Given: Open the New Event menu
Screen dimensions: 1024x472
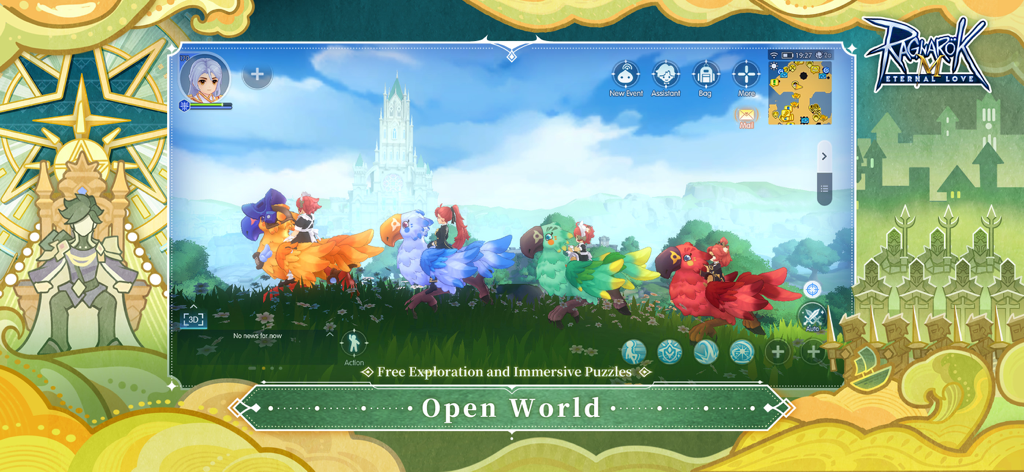Looking at the screenshot, I should pos(626,75).
